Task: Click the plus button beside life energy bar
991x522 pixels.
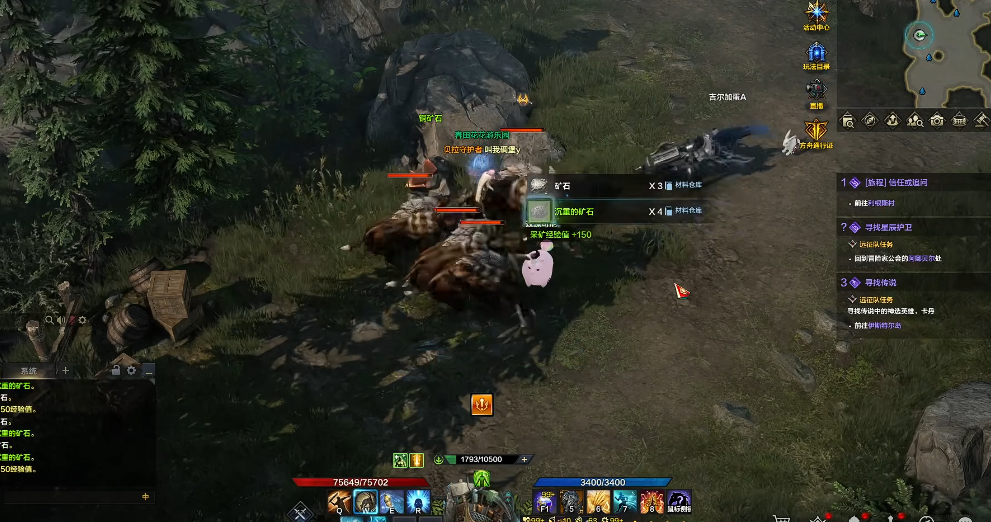Action: 524,459
